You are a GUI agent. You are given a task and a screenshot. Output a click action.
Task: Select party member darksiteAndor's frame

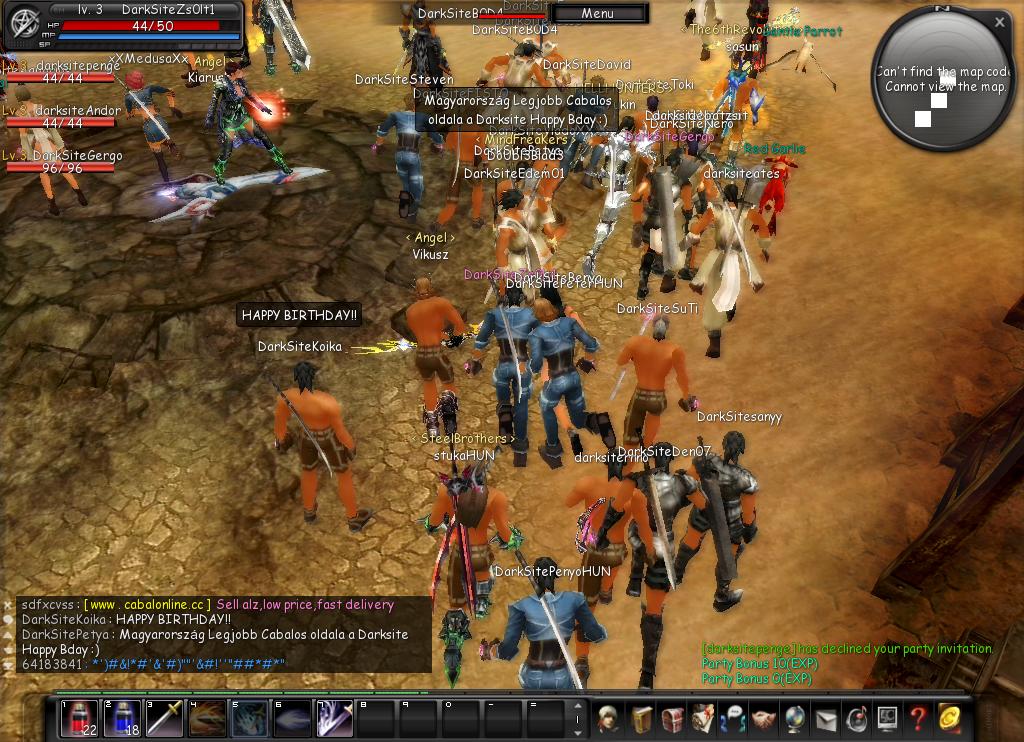click(x=62, y=118)
